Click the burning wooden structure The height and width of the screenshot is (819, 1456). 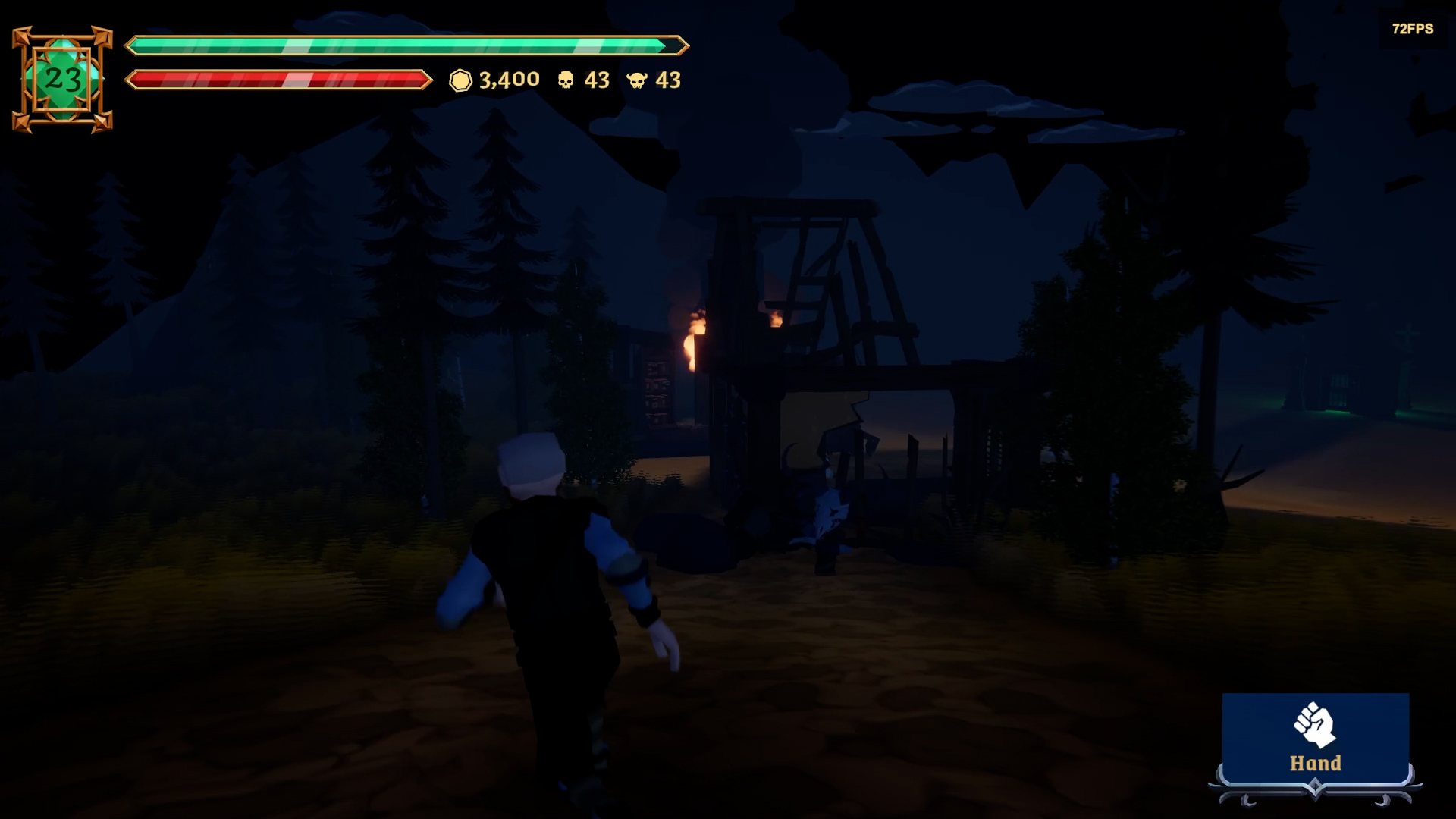[x=796, y=318]
